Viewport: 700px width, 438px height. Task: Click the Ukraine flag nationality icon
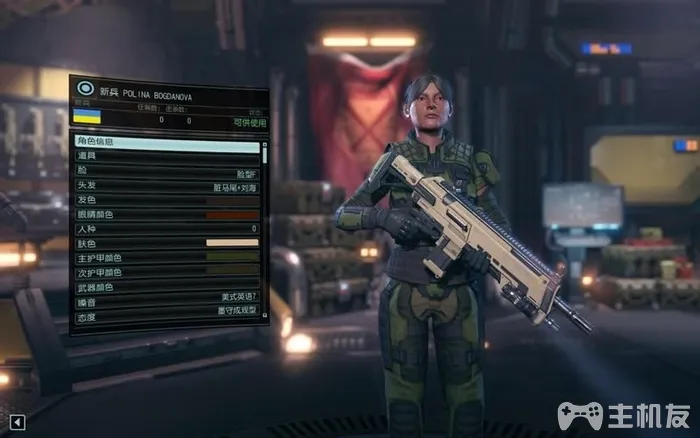88,119
